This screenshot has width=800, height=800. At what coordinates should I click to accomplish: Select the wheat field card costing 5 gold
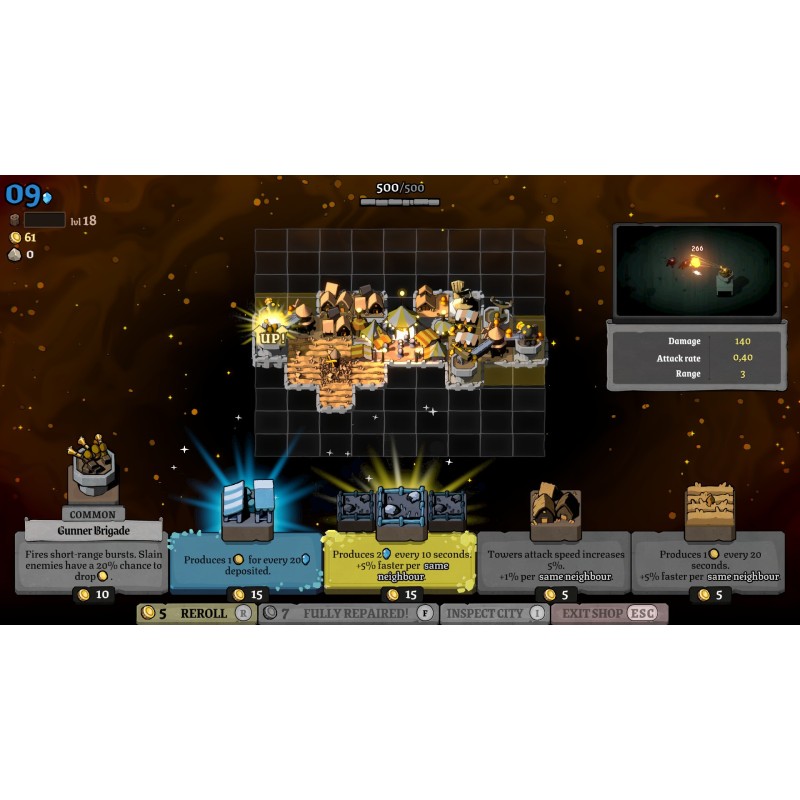click(x=708, y=561)
